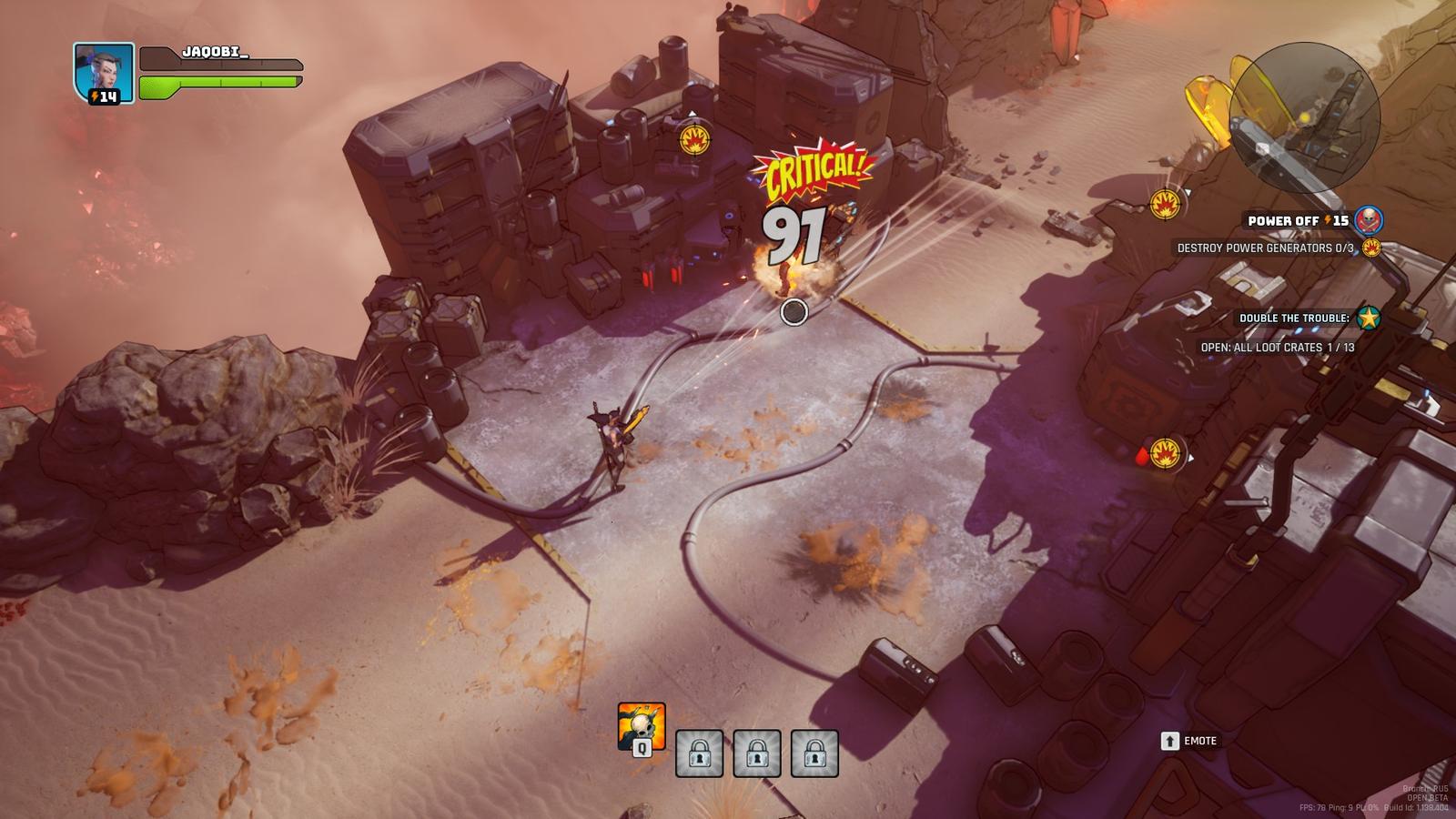The height and width of the screenshot is (819, 1456).
Task: Select the Destroy Power Generators objective text
Action: click(x=1265, y=248)
